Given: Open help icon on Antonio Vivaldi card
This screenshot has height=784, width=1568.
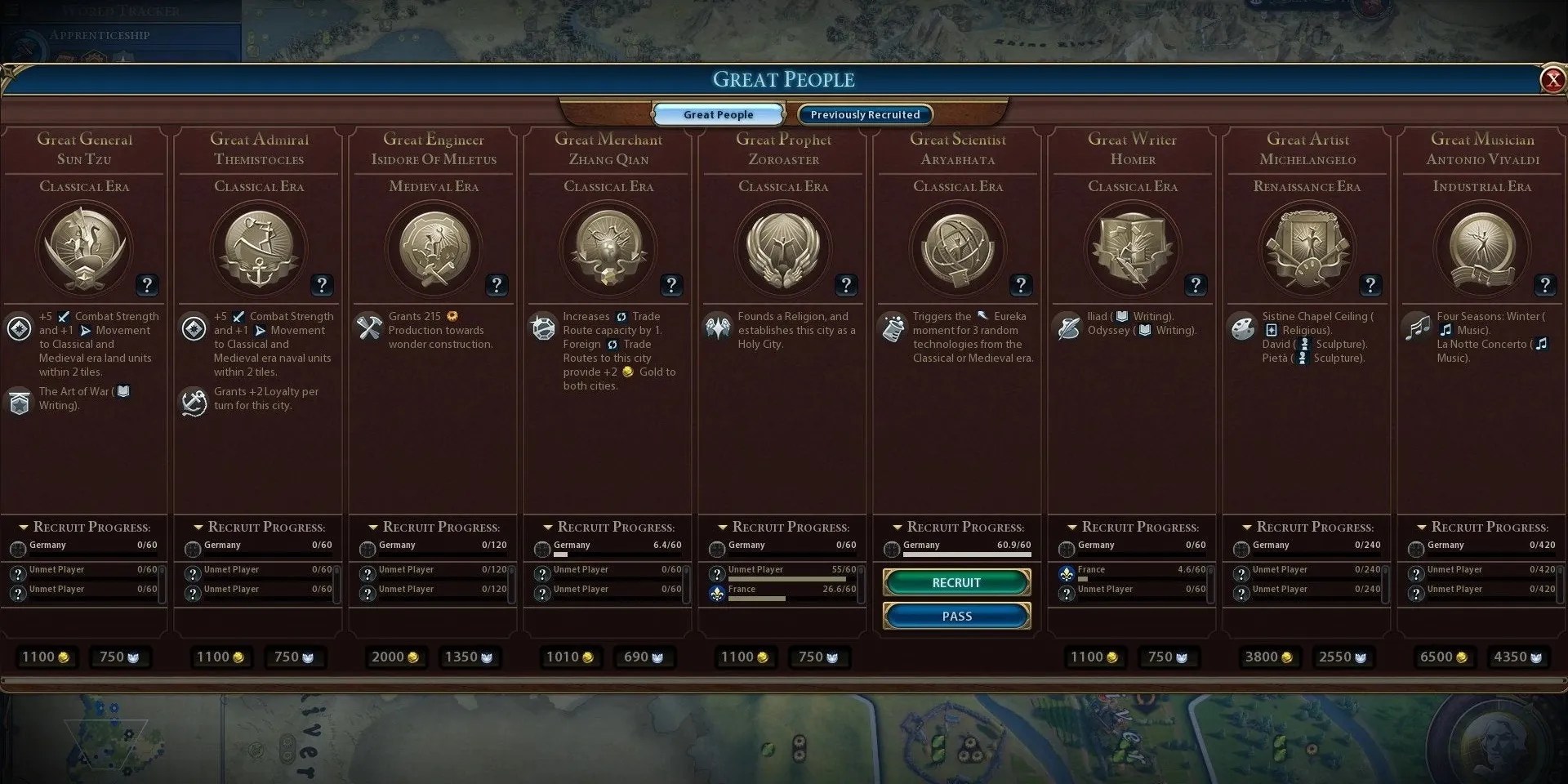Looking at the screenshot, I should (x=1545, y=285).
